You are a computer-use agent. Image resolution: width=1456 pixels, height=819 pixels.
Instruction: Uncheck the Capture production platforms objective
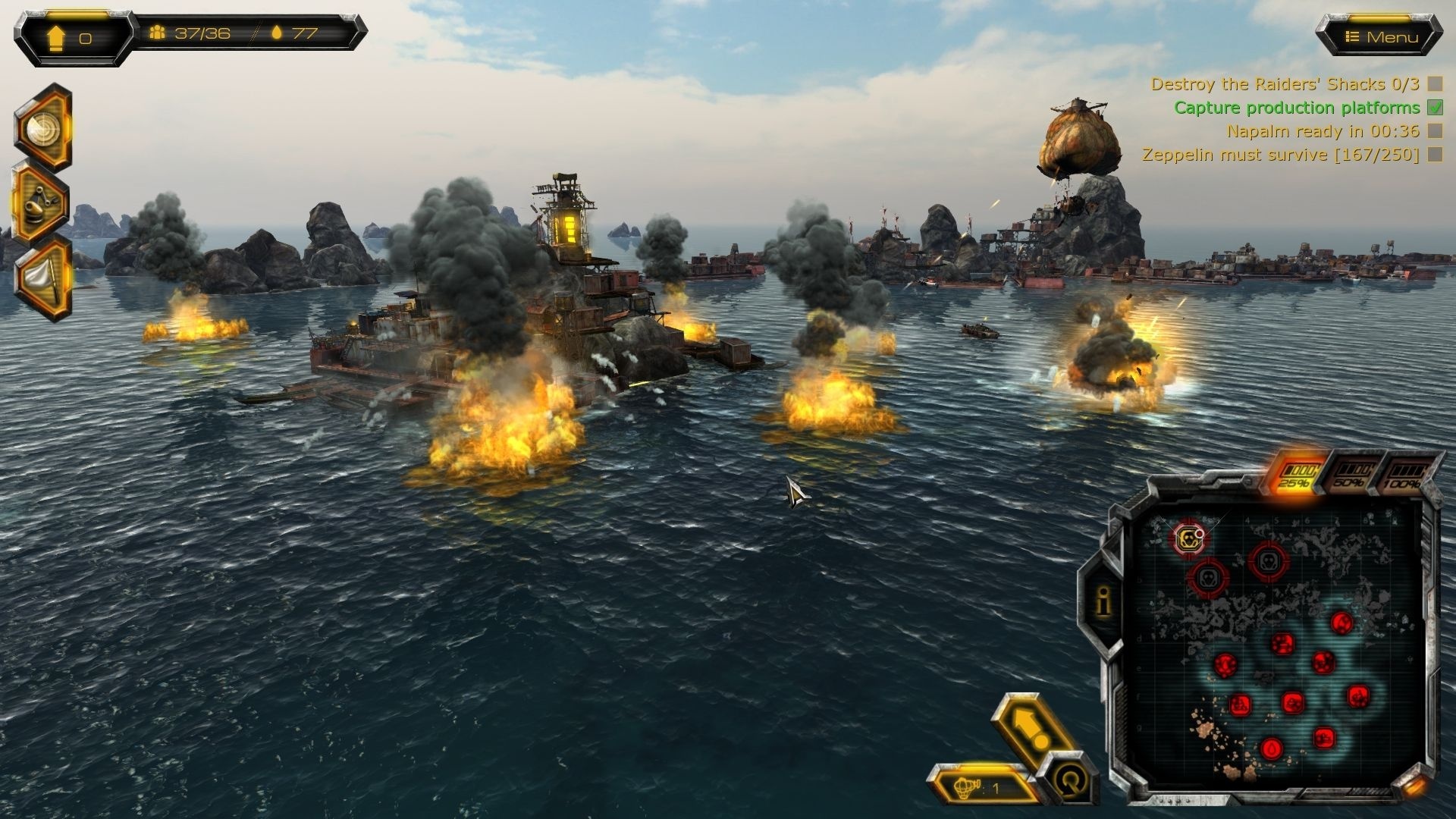coord(1432,108)
